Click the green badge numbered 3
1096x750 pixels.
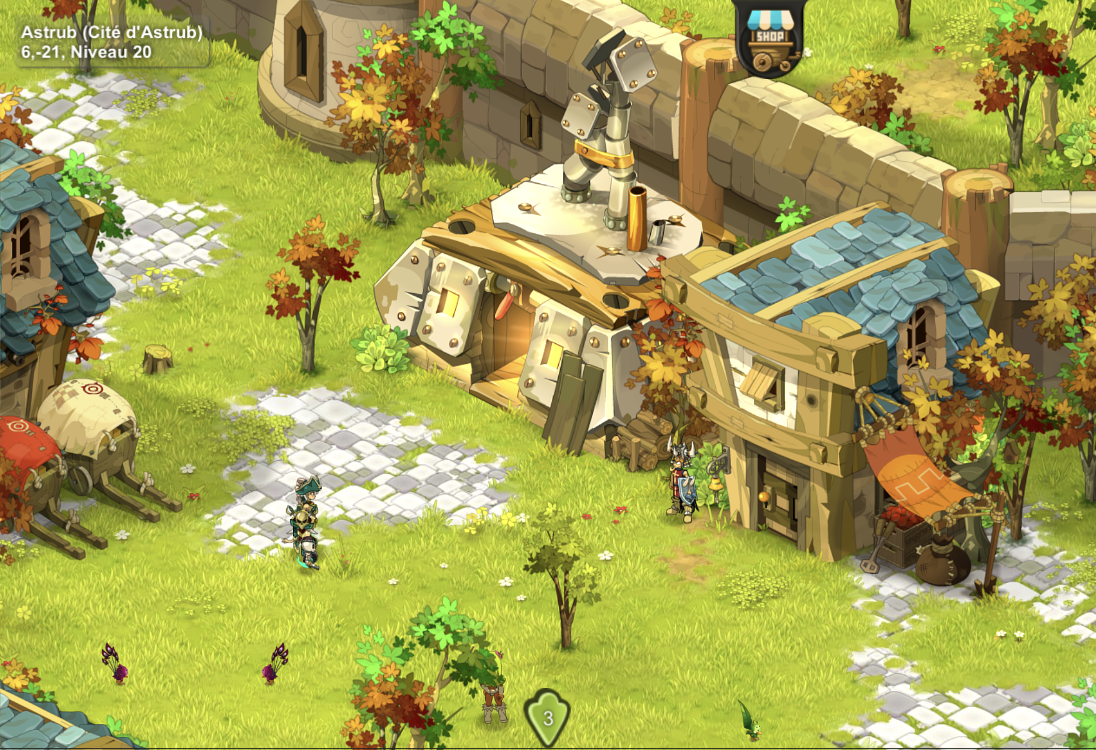[547, 716]
